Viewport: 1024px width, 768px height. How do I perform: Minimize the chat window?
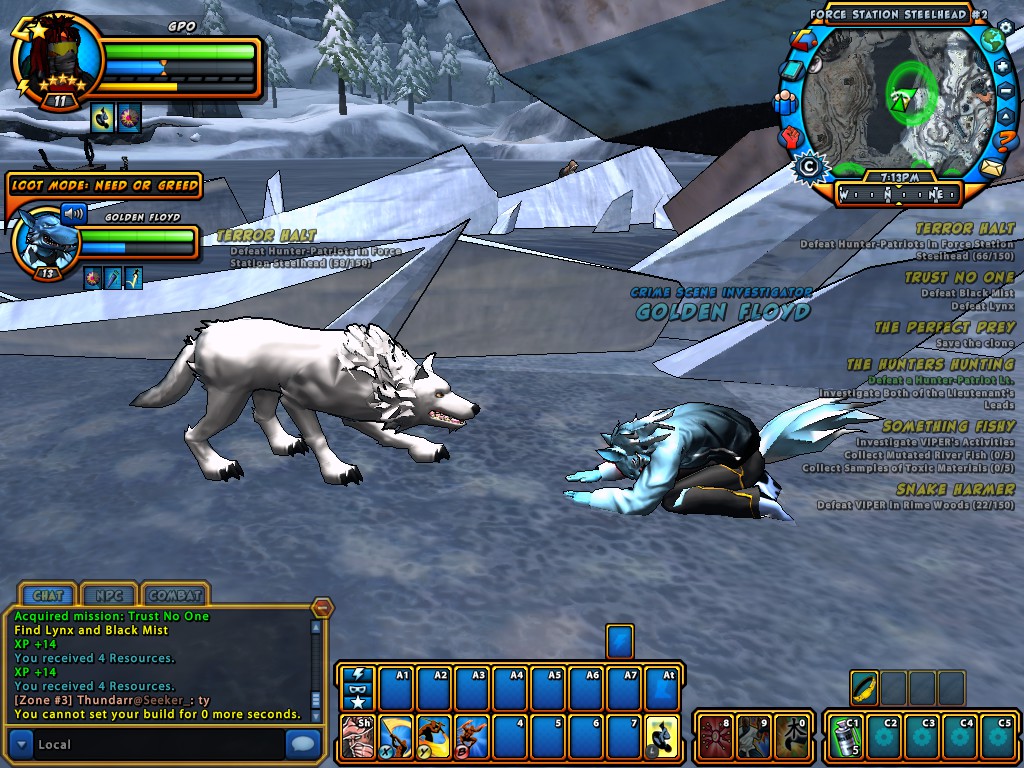[x=322, y=607]
